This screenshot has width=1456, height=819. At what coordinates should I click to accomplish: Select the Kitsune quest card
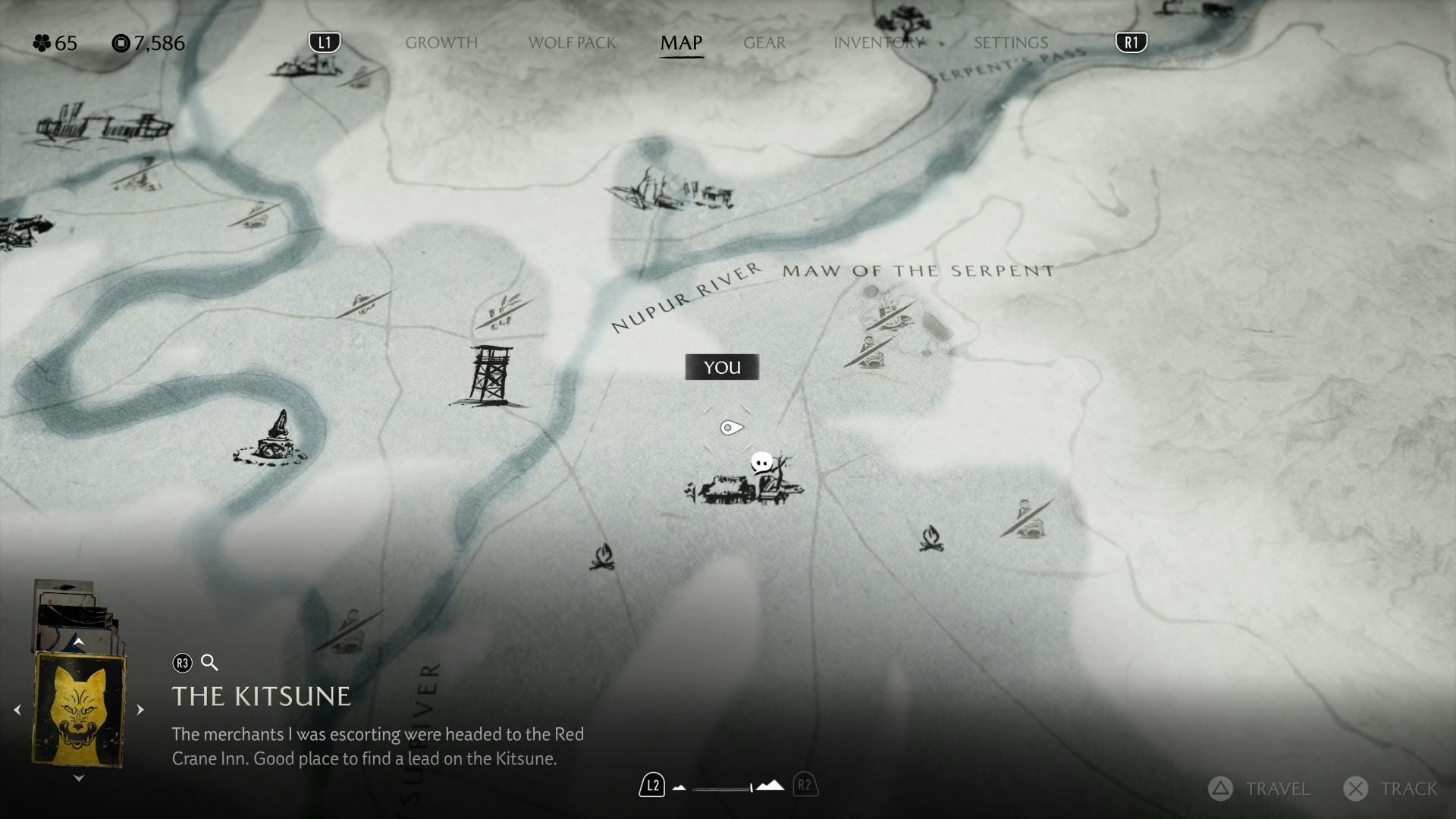(x=79, y=710)
